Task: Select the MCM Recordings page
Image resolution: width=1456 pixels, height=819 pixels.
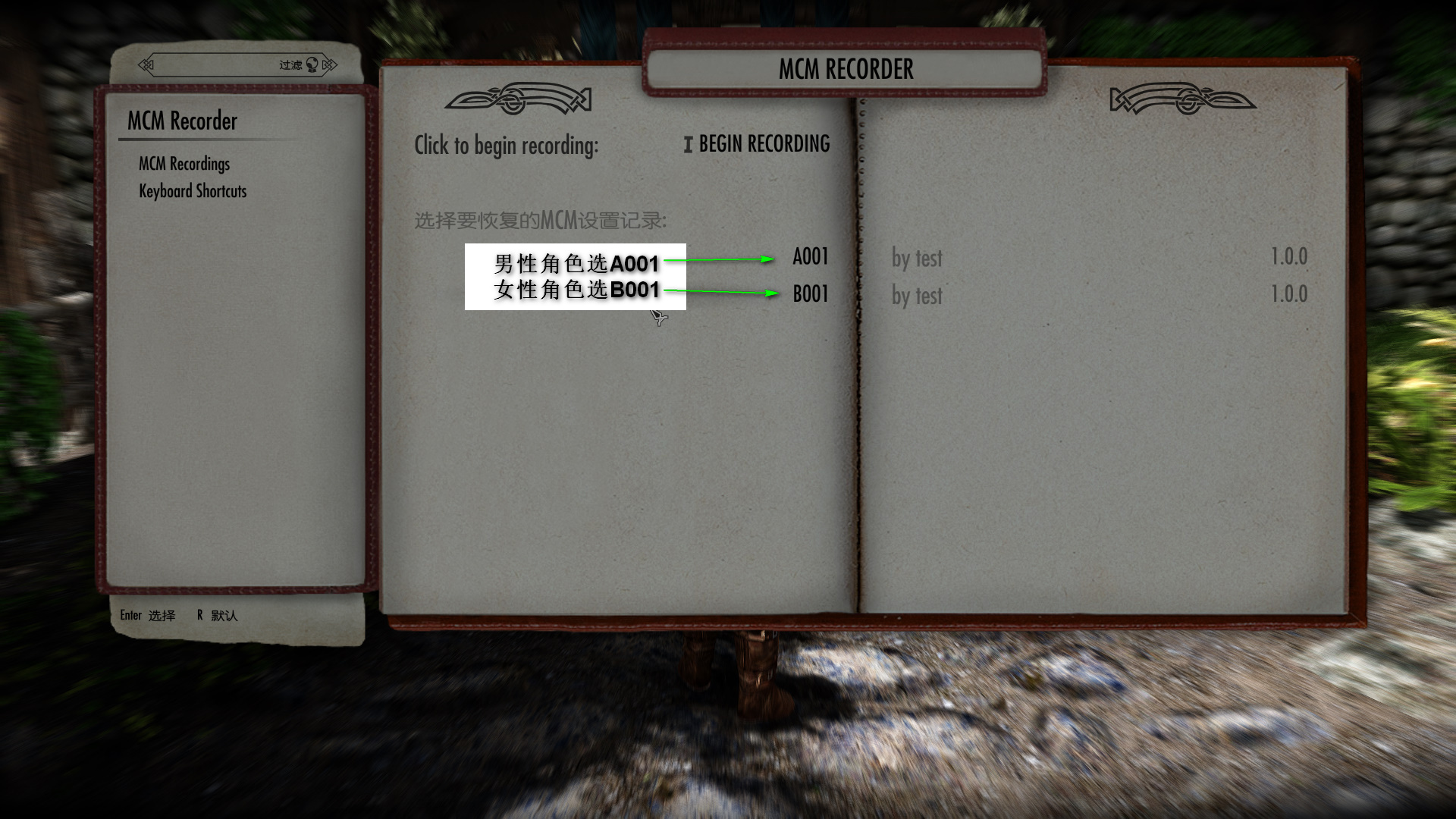Action: [x=184, y=164]
